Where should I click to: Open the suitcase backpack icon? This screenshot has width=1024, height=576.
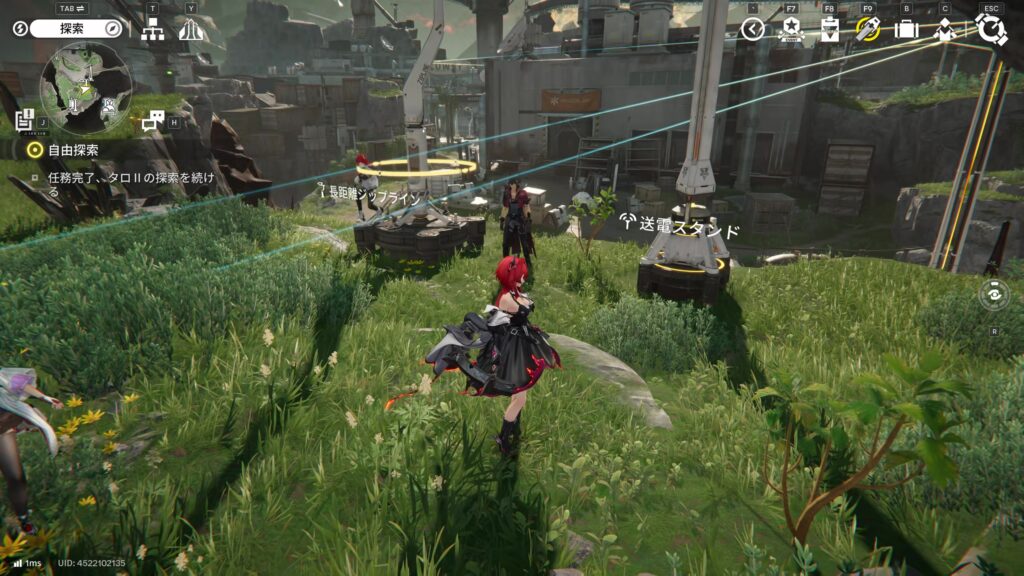point(906,29)
